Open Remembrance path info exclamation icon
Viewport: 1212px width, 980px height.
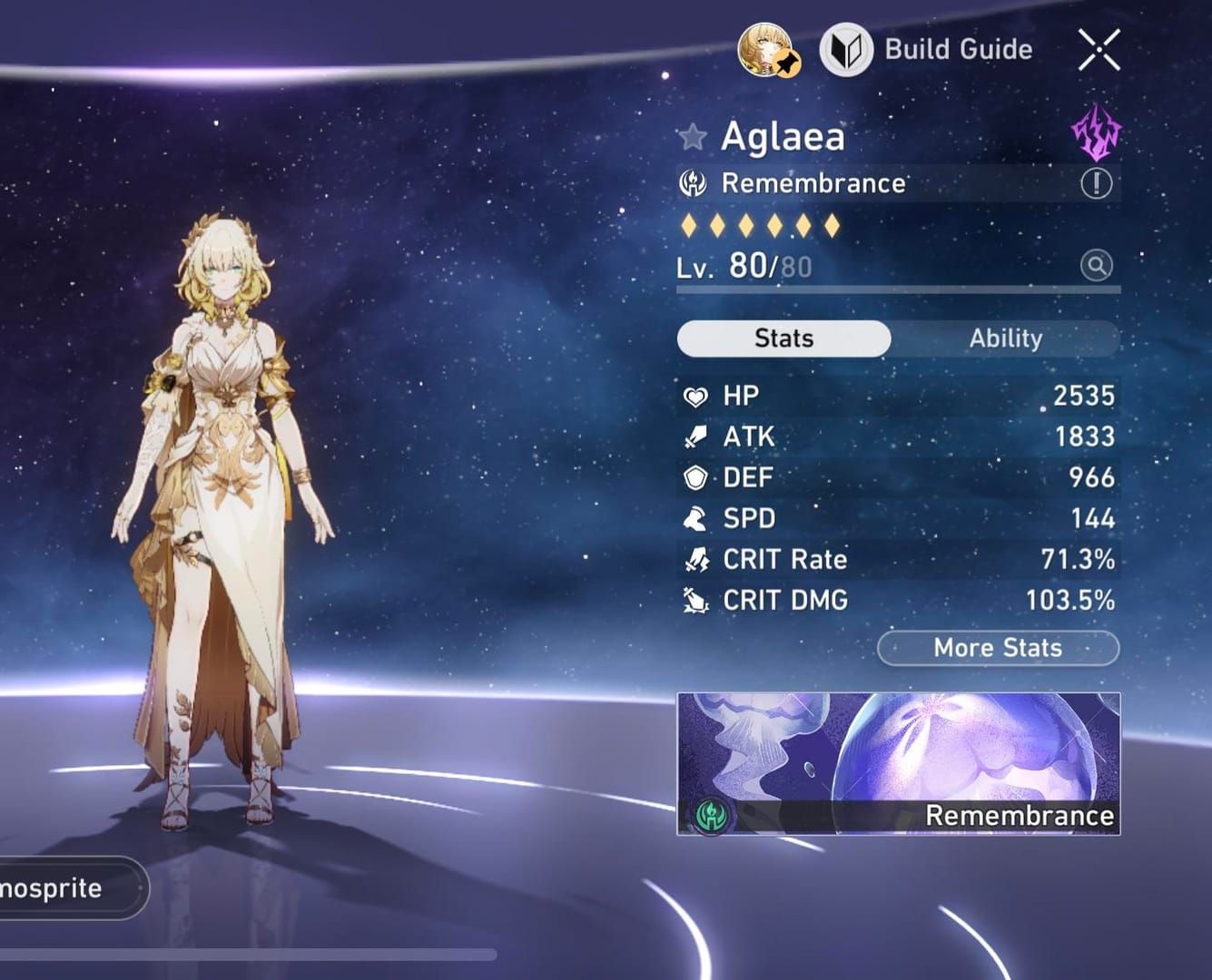1096,184
